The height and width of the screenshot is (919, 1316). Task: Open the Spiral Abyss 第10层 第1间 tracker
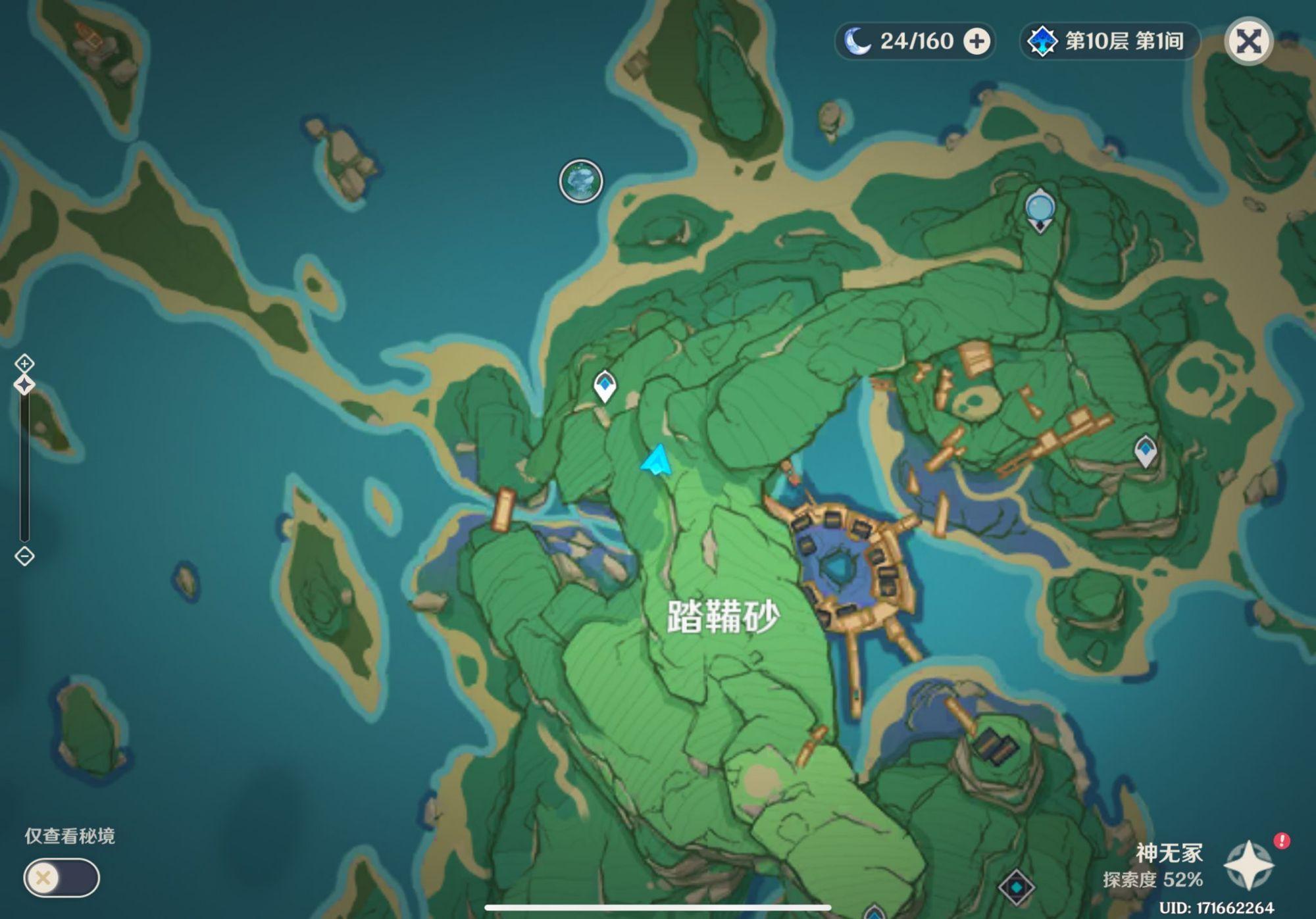point(1110,41)
